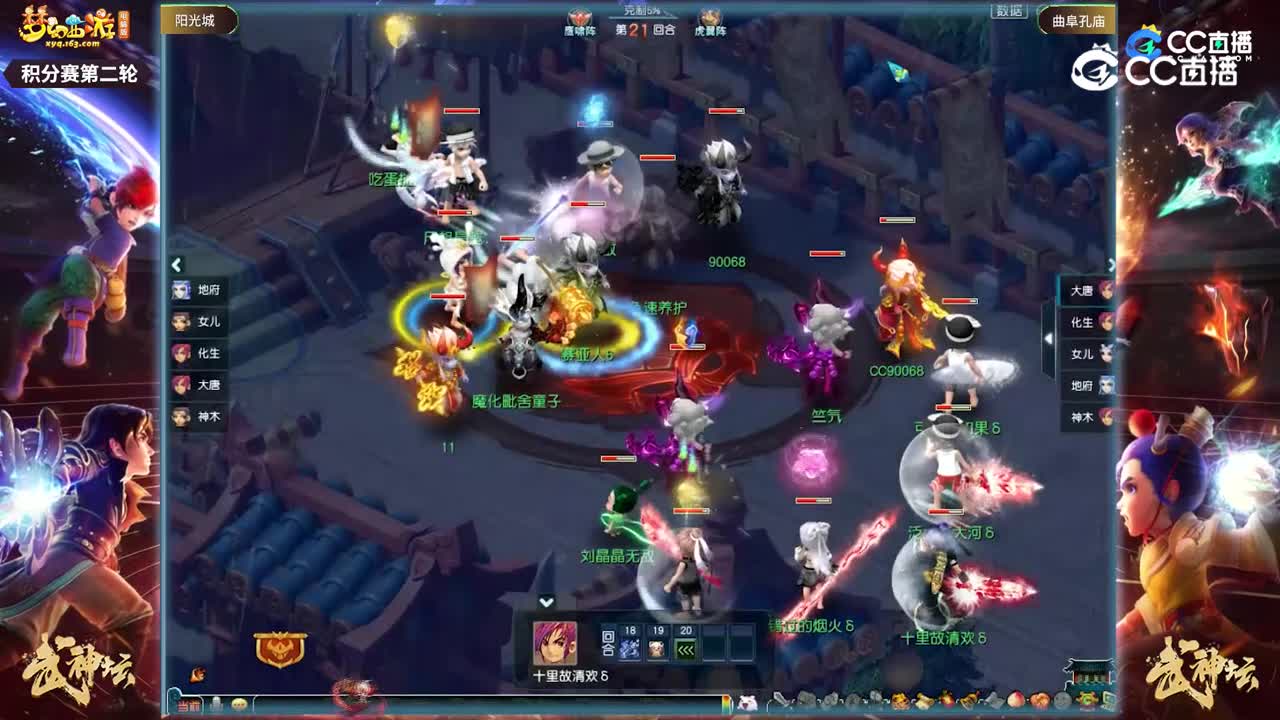1280x720 pixels.
Task: Click the white panda icon beside the chat bar
Action: click(747, 701)
